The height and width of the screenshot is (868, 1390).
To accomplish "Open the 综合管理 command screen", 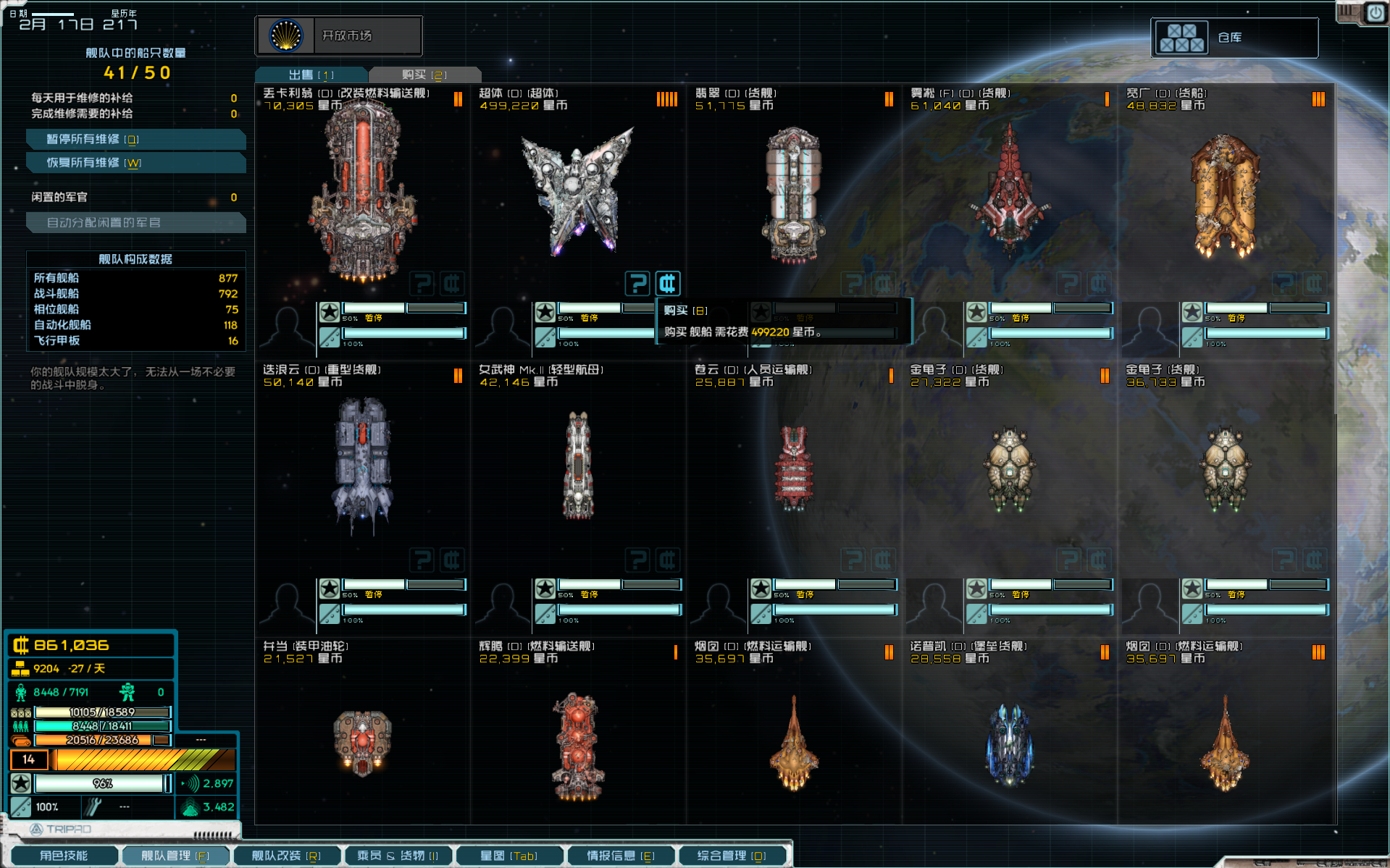I will [x=732, y=856].
